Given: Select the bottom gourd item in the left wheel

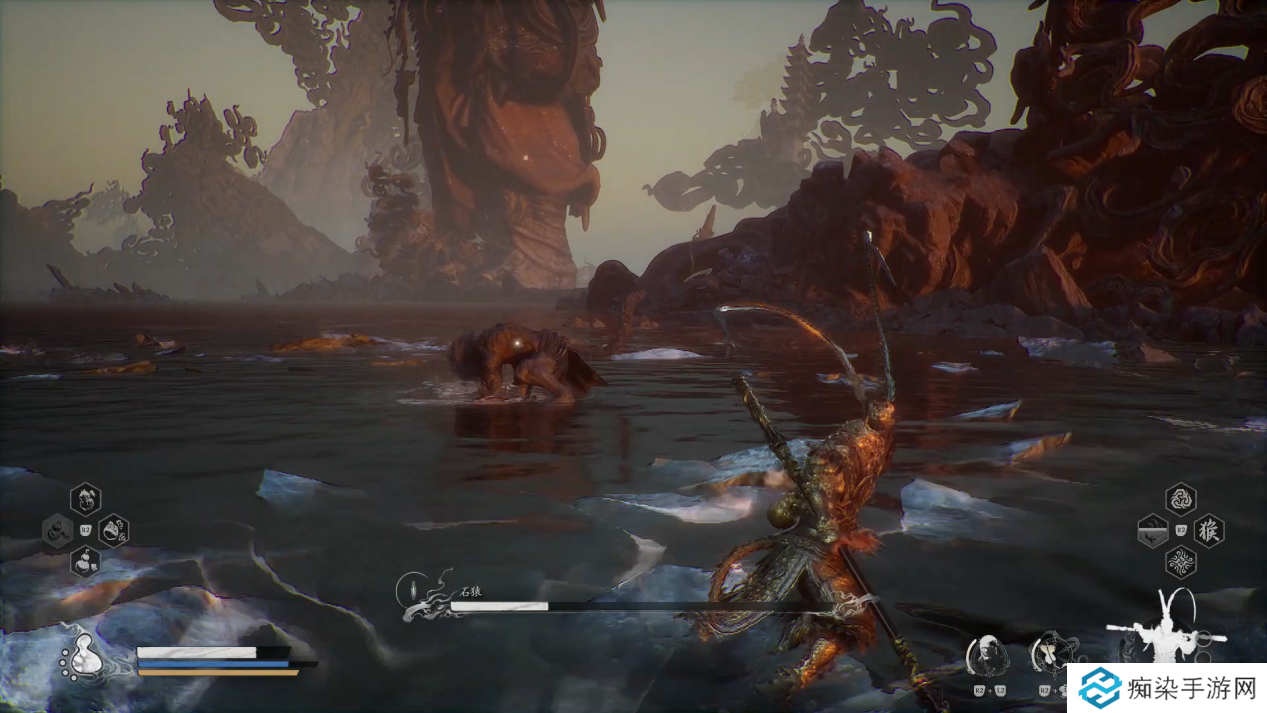Looking at the screenshot, I should click(86, 561).
